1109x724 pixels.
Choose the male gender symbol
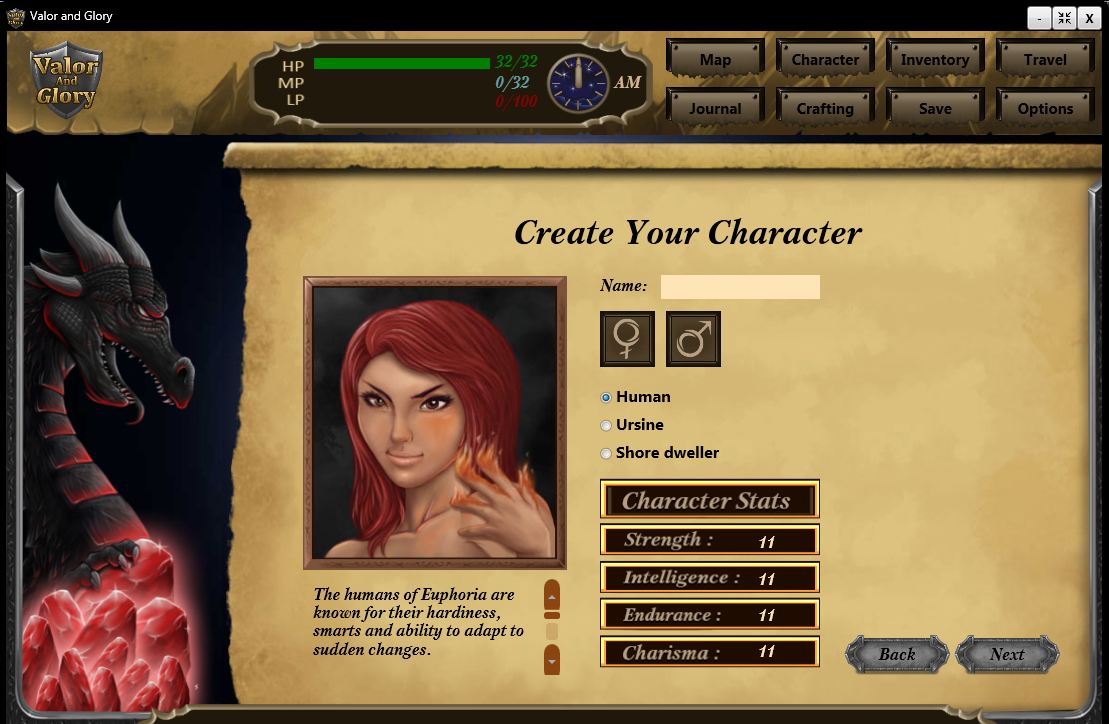pos(693,339)
